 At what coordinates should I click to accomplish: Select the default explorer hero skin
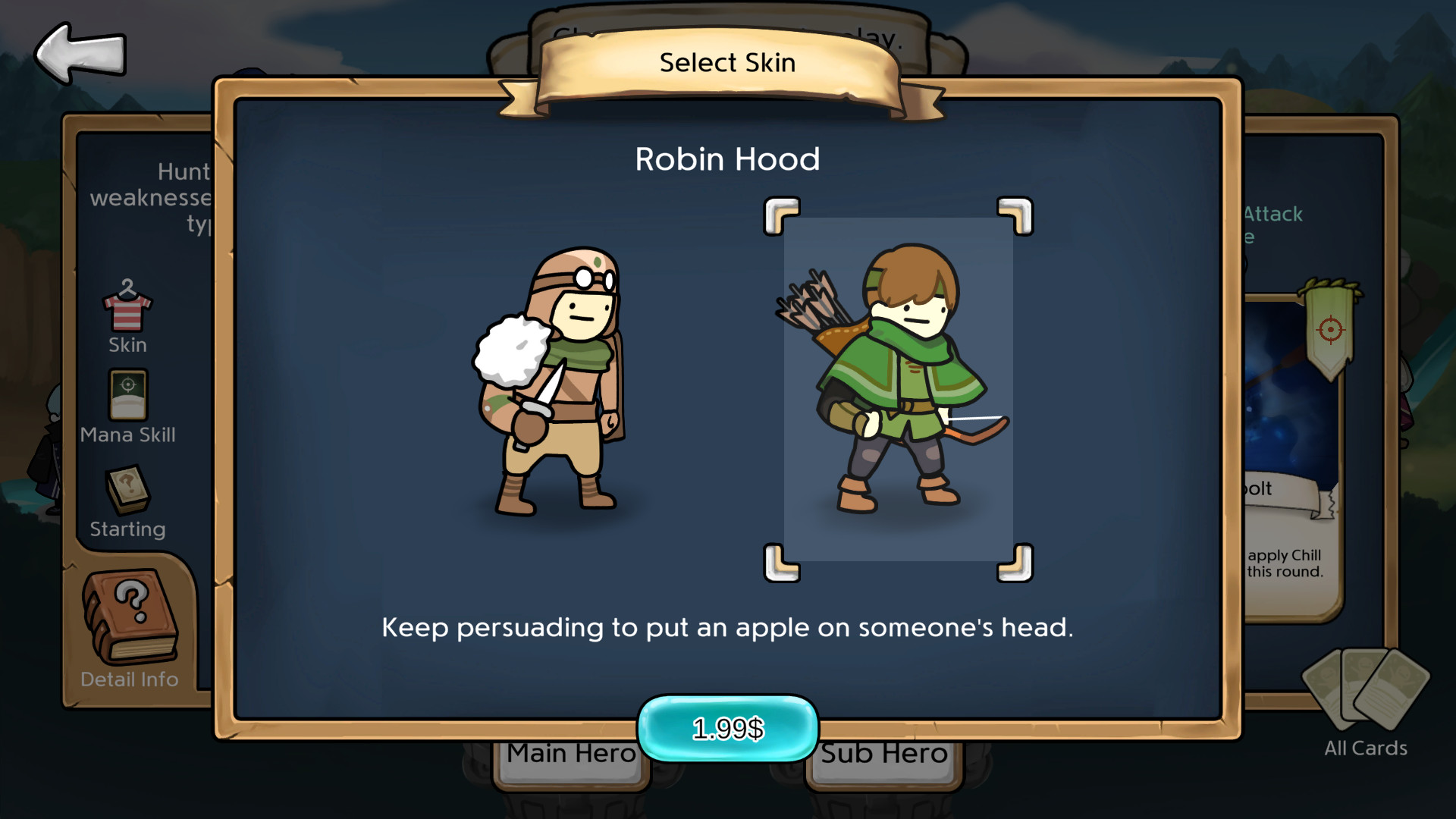pos(554,379)
